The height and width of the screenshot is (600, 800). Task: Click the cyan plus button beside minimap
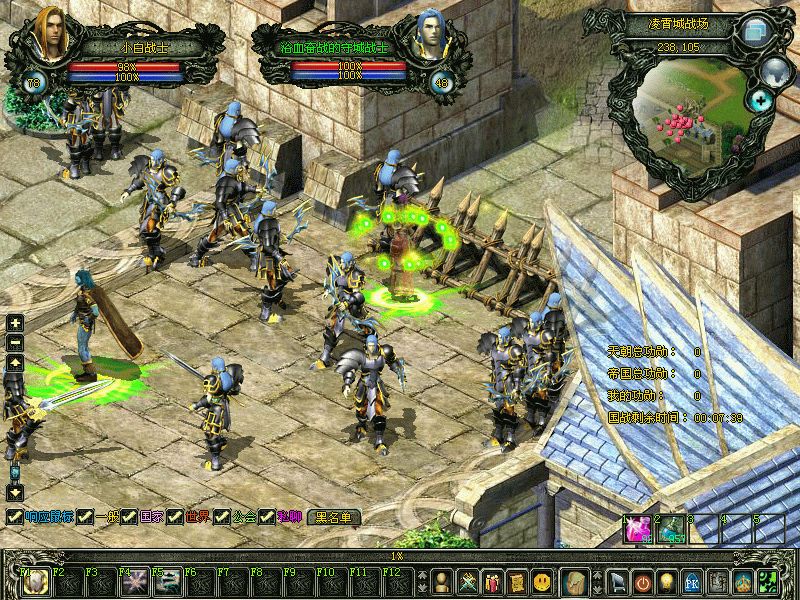(760, 99)
